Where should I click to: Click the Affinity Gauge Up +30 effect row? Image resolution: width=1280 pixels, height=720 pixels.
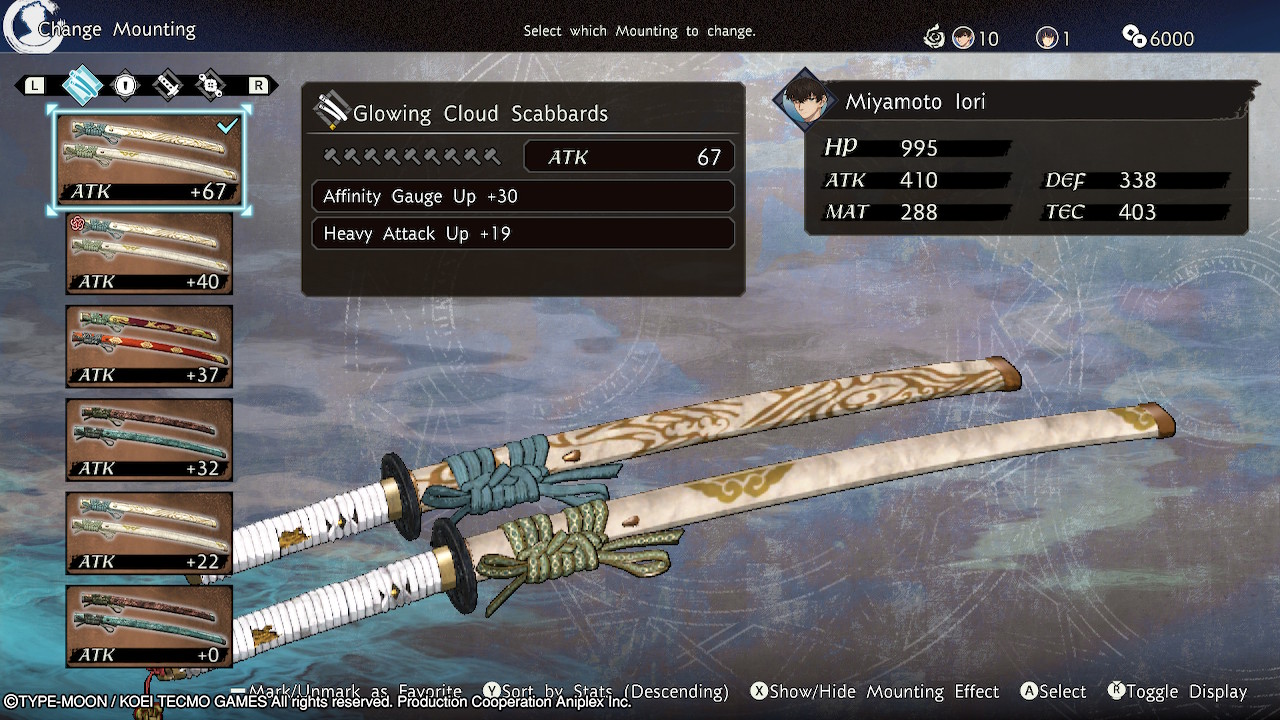click(x=523, y=196)
